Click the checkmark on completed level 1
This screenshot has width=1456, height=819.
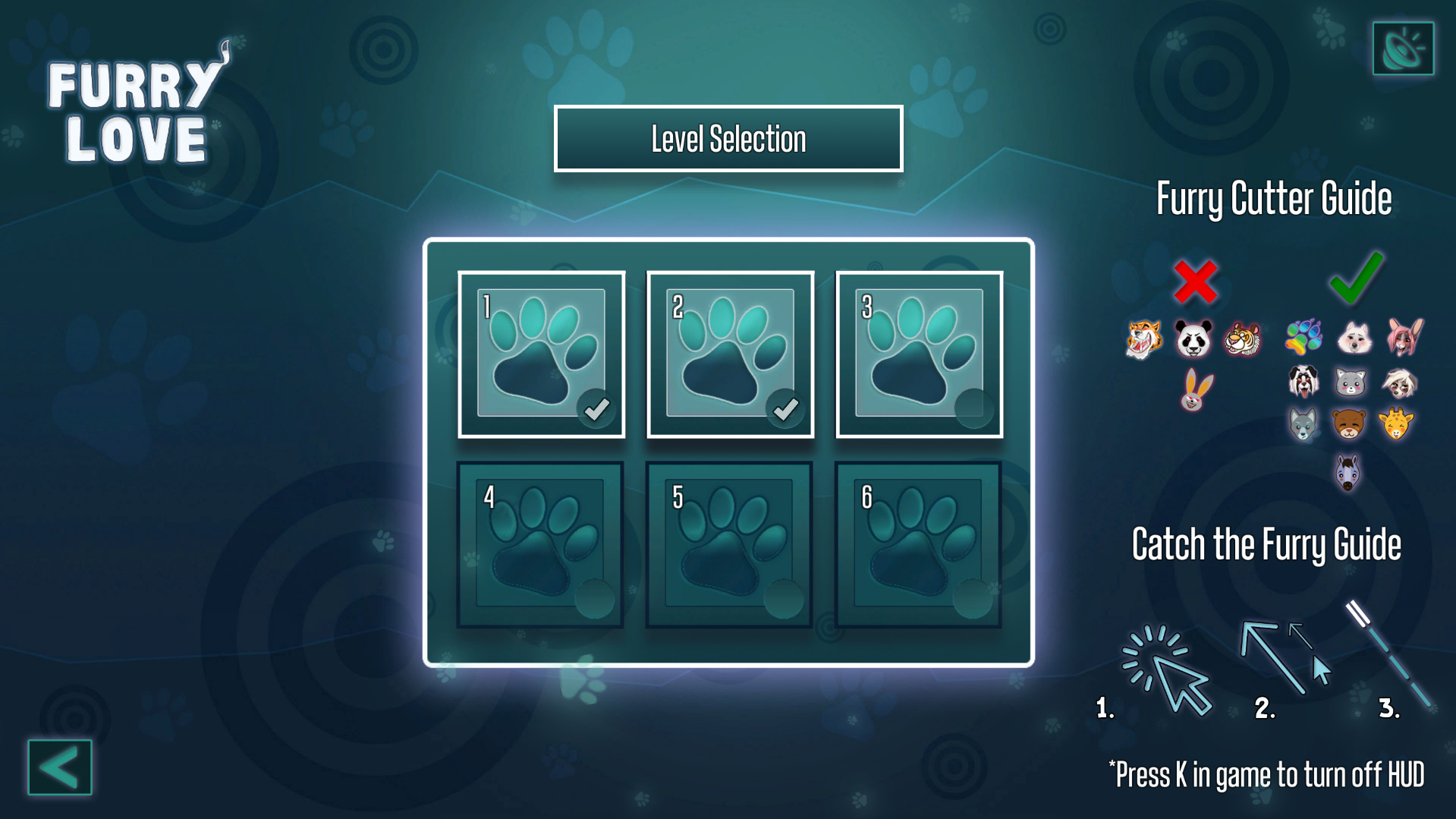click(x=596, y=408)
